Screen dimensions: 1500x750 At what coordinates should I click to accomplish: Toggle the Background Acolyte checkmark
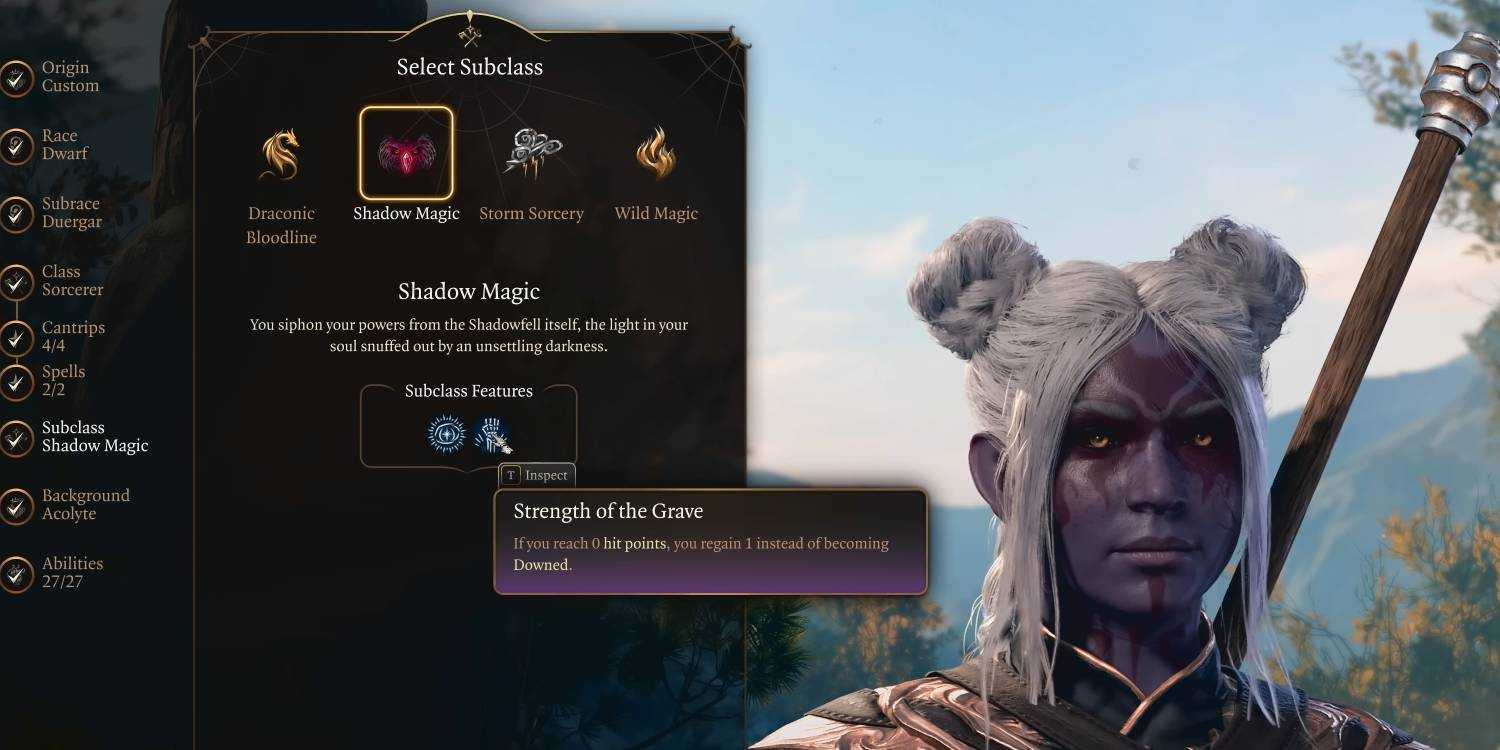coord(16,504)
